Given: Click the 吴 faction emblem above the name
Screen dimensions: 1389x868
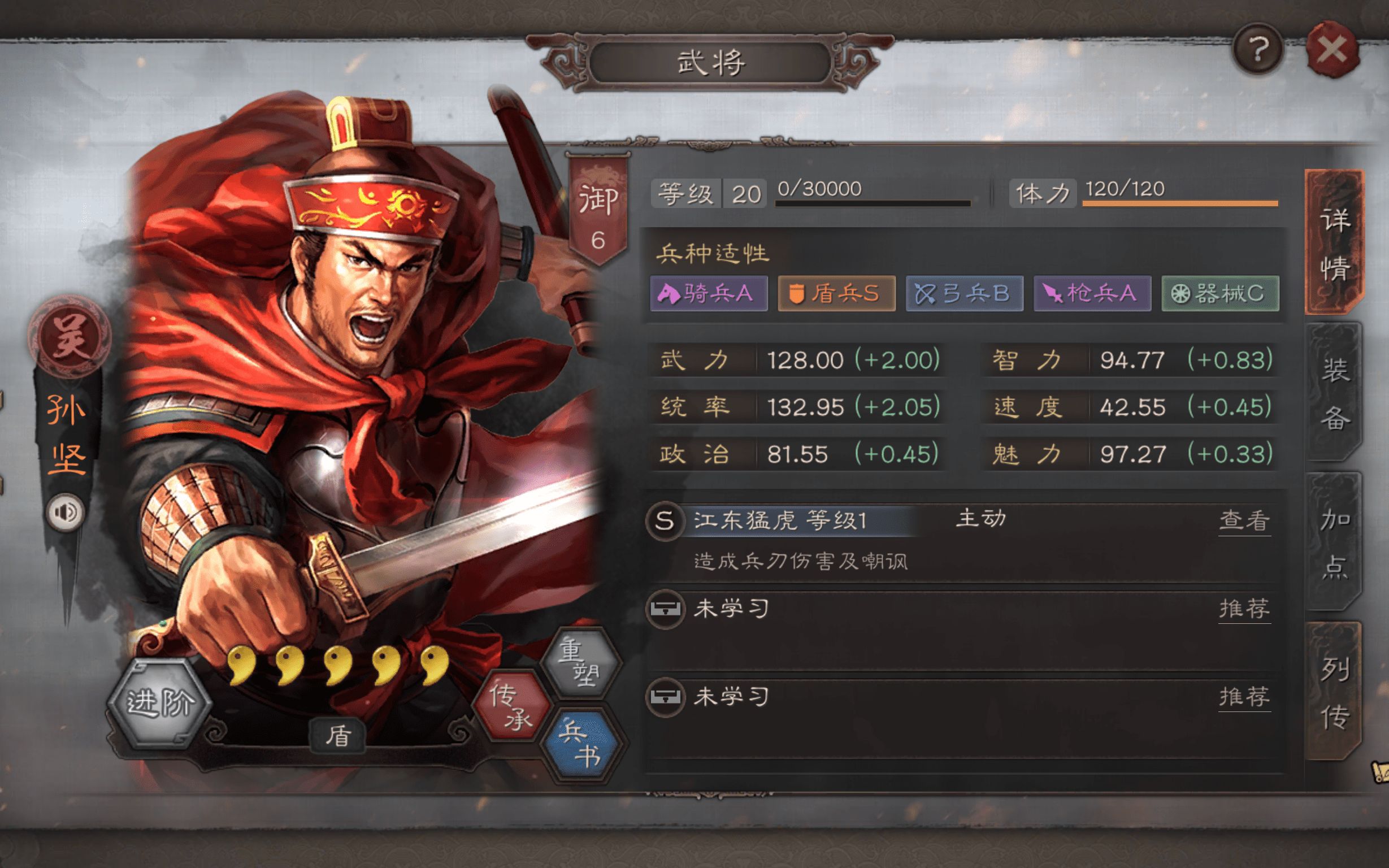Looking at the screenshot, I should pos(69,336).
